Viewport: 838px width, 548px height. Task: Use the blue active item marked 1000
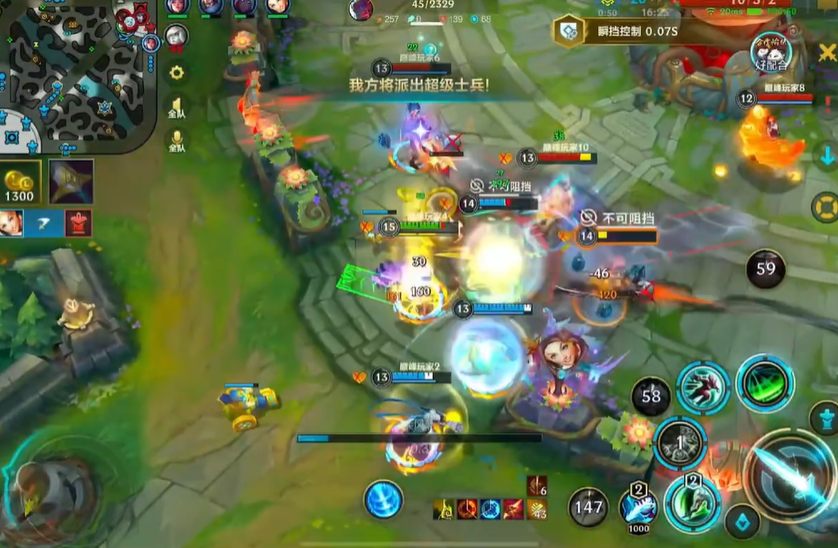[637, 507]
